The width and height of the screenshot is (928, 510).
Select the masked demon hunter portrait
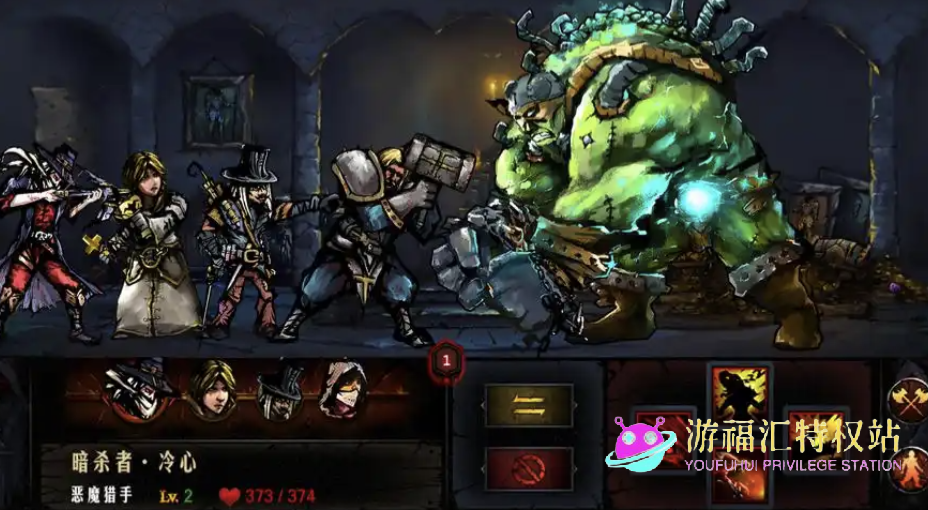coord(140,390)
